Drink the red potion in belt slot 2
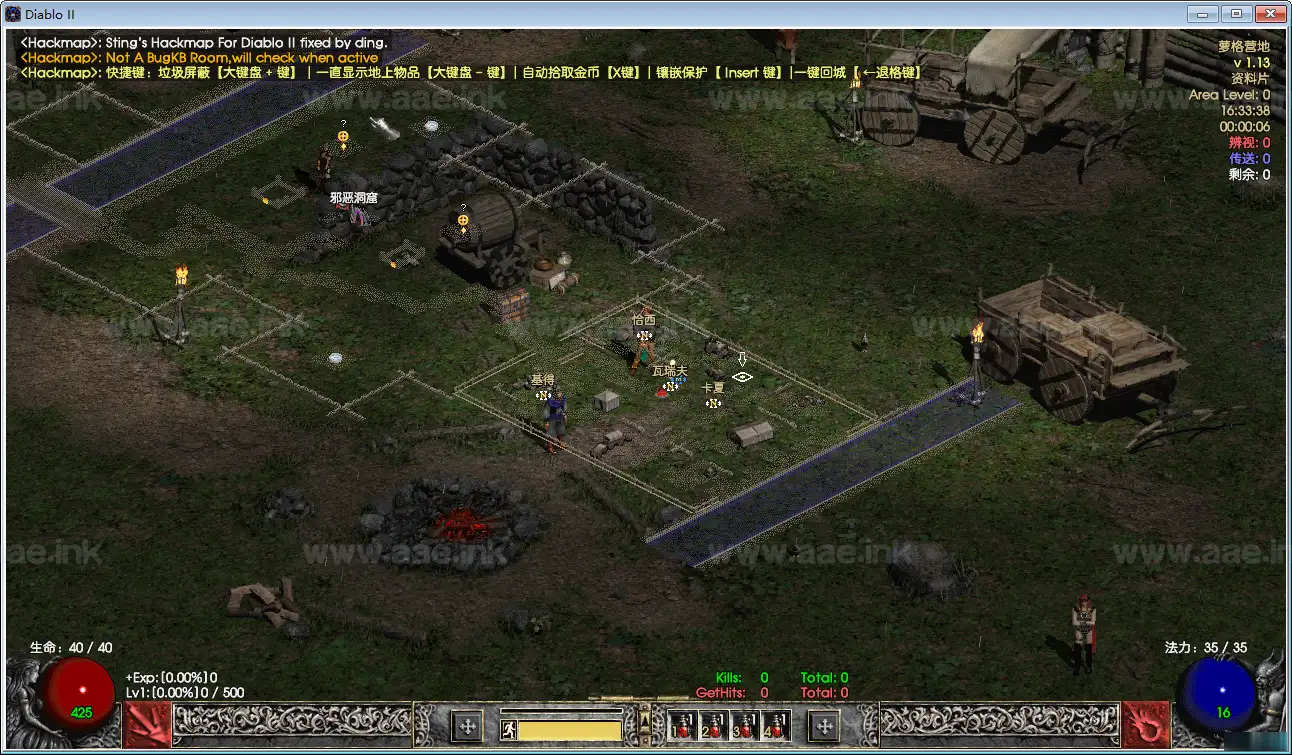 tap(714, 726)
